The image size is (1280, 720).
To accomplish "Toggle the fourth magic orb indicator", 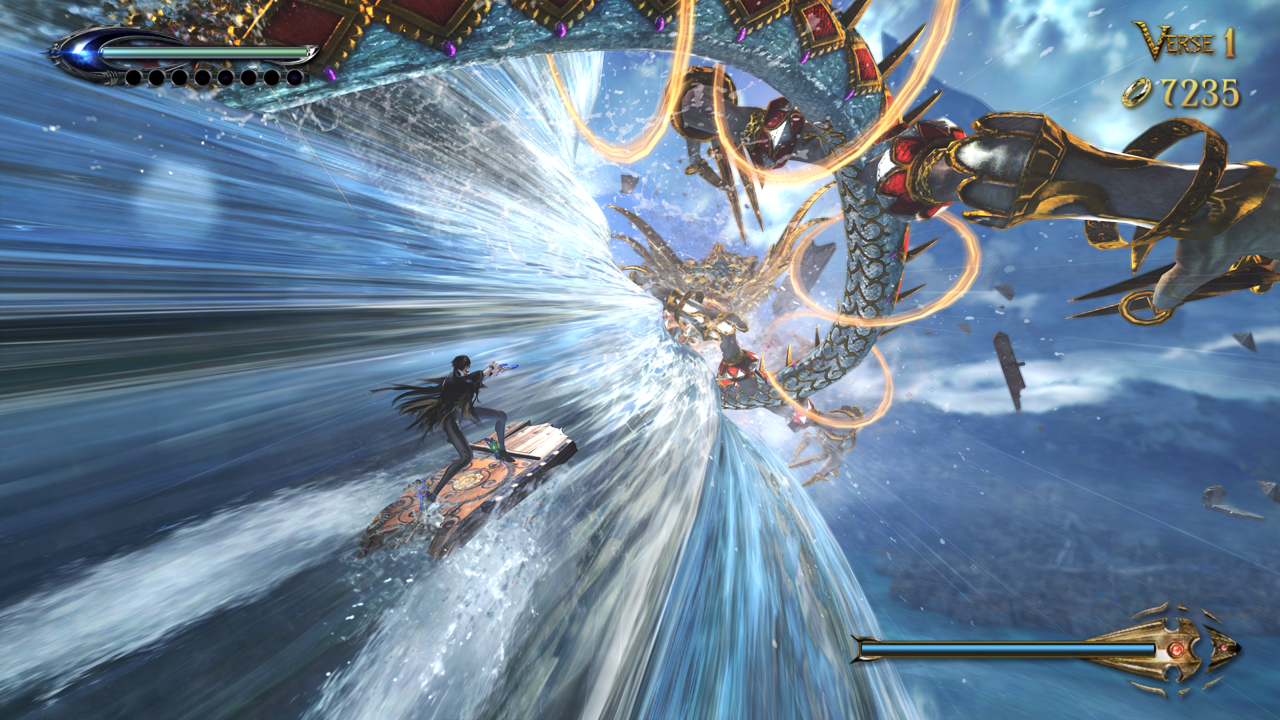I will [201, 78].
